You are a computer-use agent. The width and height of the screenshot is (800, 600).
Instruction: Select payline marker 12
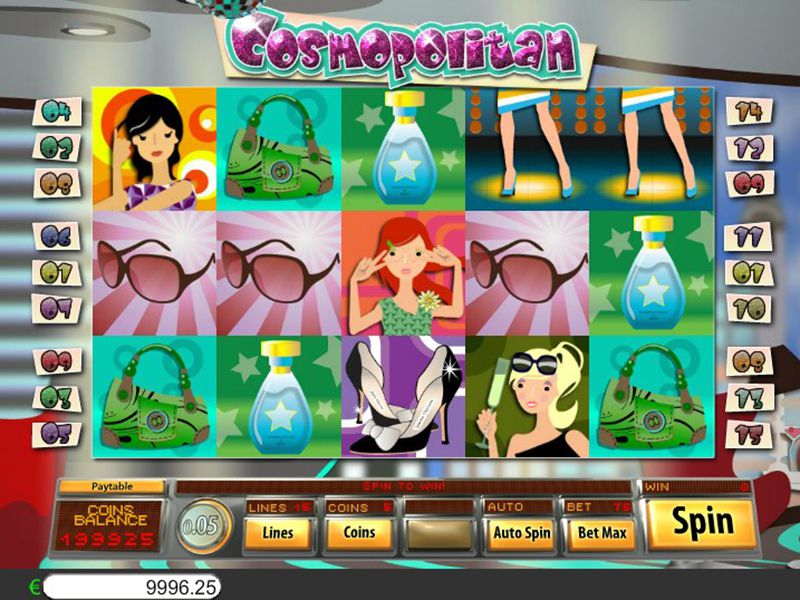[x=750, y=147]
